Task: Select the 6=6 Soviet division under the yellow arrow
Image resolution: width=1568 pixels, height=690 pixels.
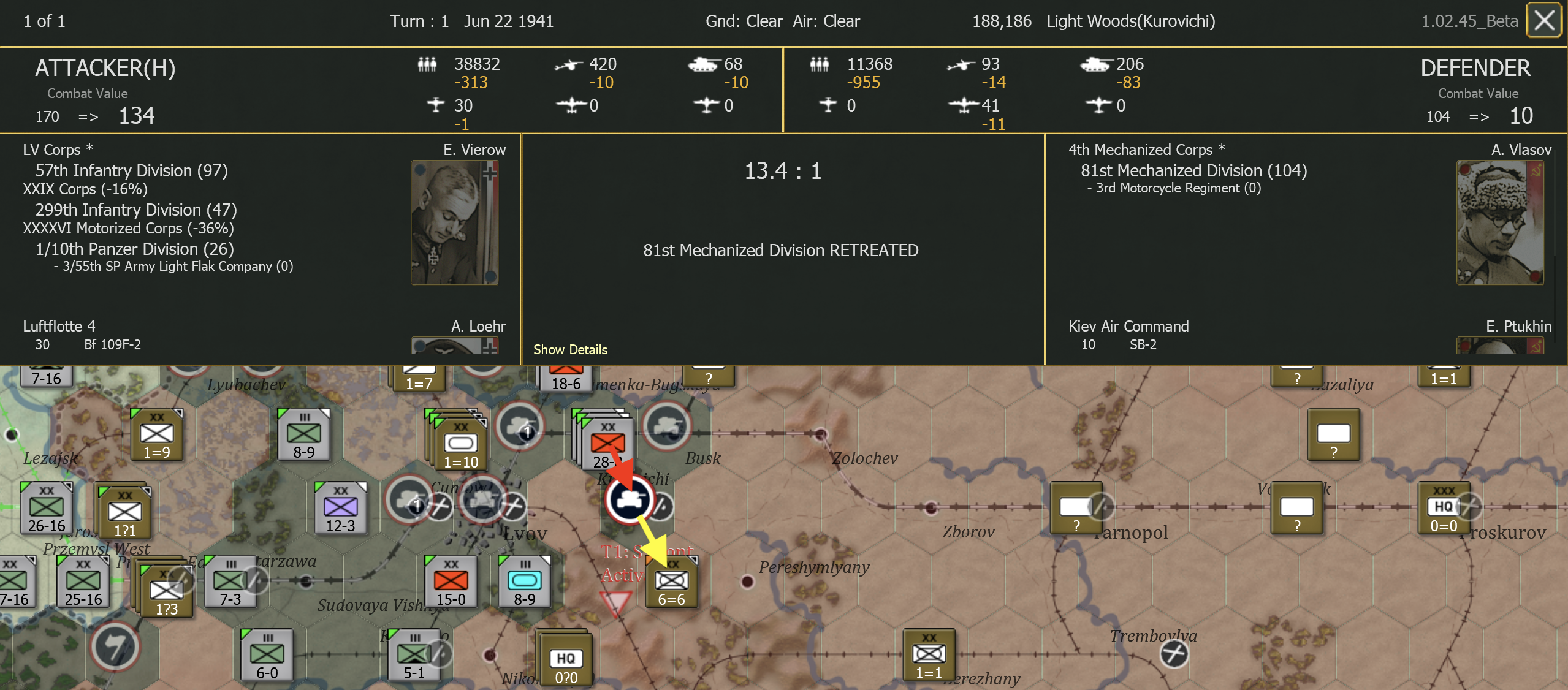Action: (x=672, y=581)
